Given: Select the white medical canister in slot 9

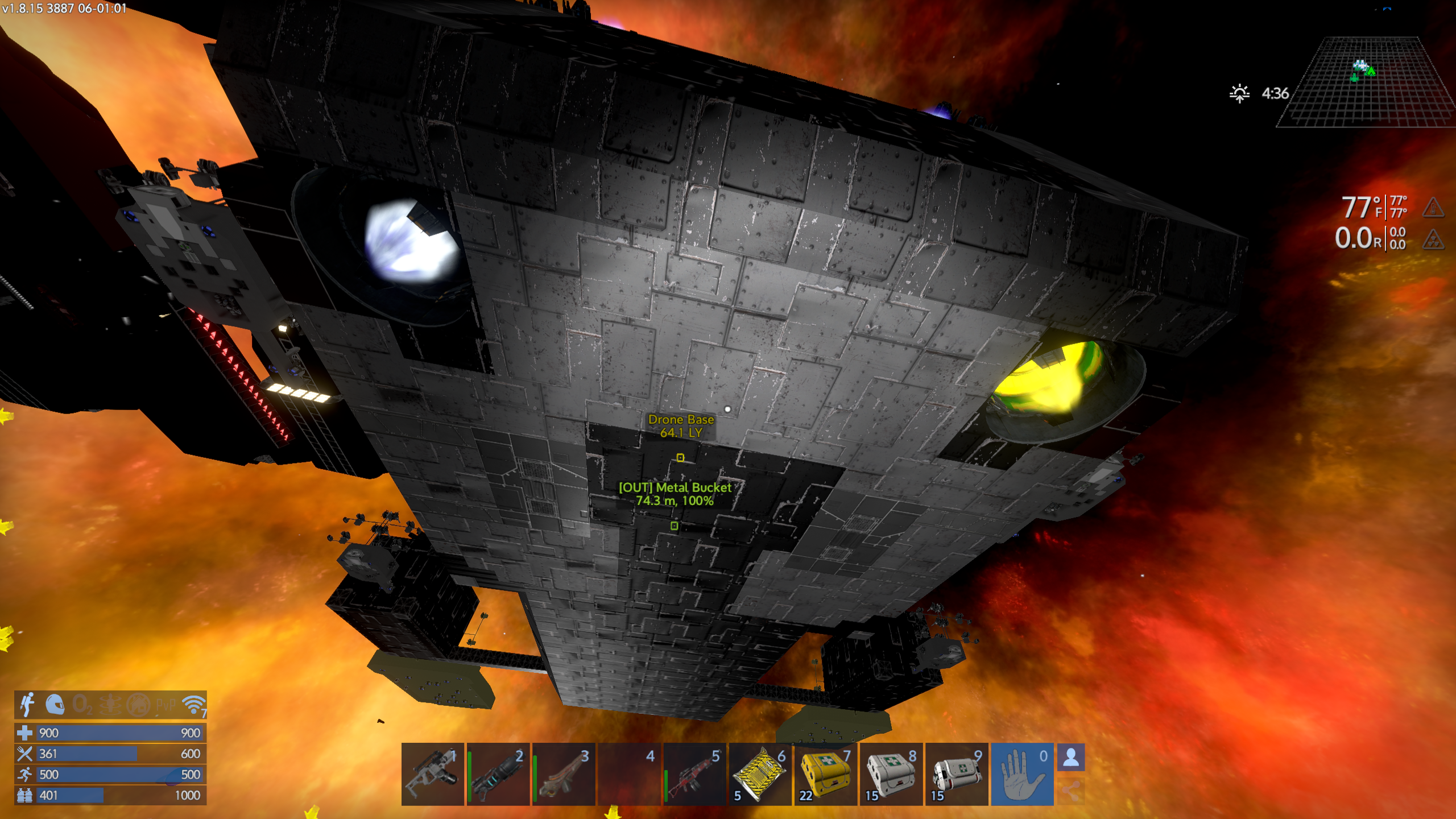Looking at the screenshot, I should (x=957, y=773).
